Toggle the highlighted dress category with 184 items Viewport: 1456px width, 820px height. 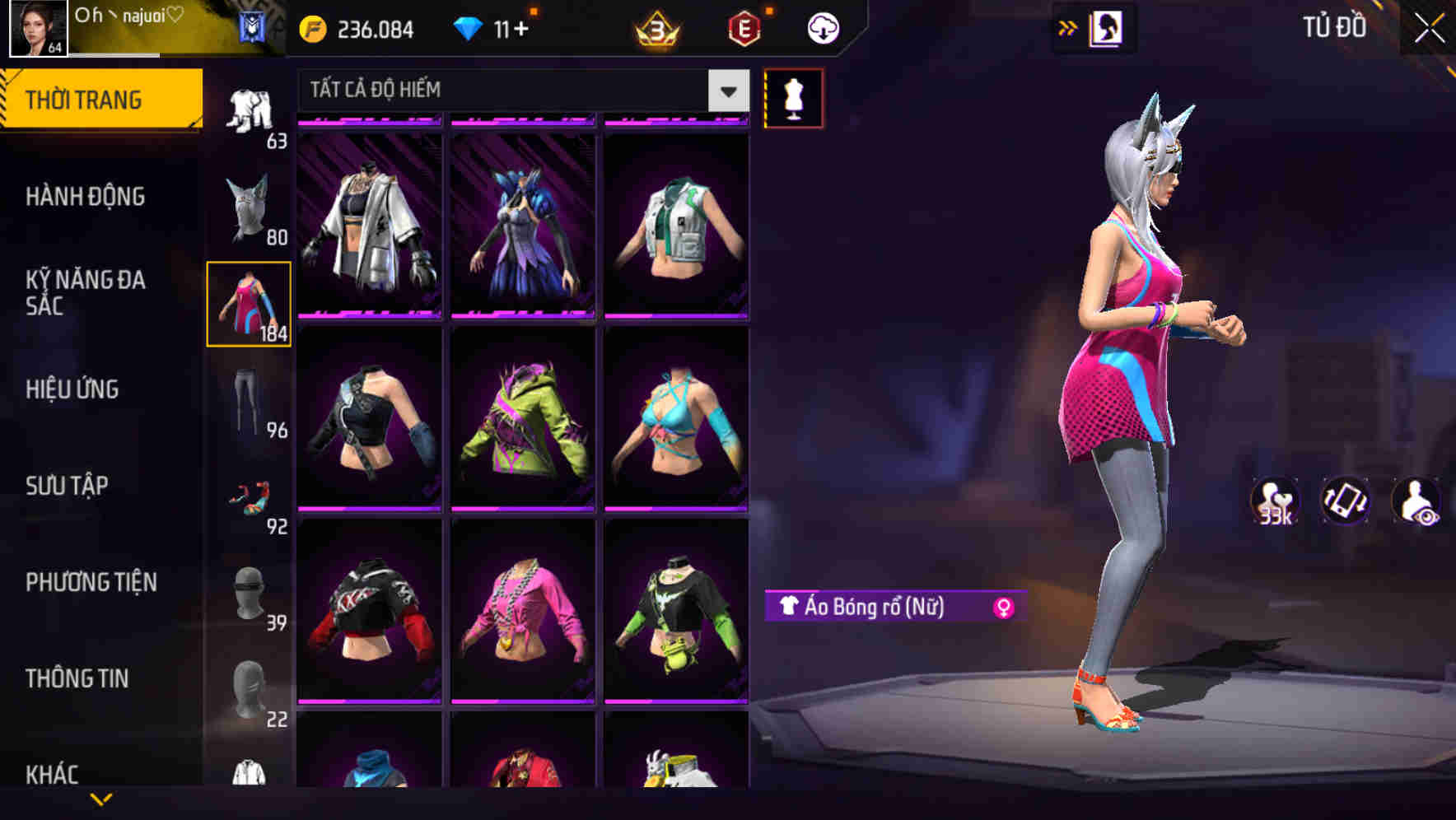coord(250,303)
